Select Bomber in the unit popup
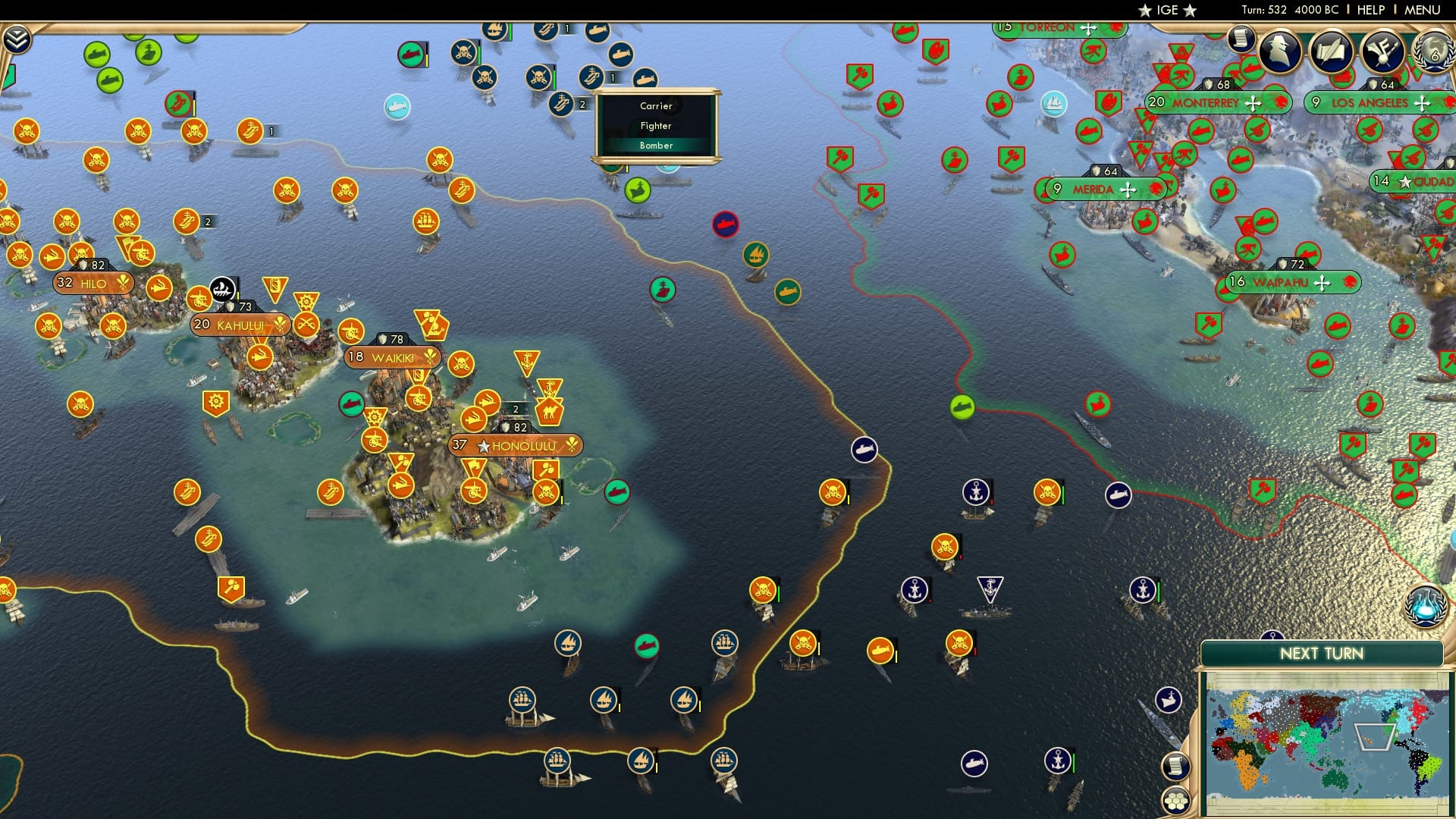 (x=655, y=145)
